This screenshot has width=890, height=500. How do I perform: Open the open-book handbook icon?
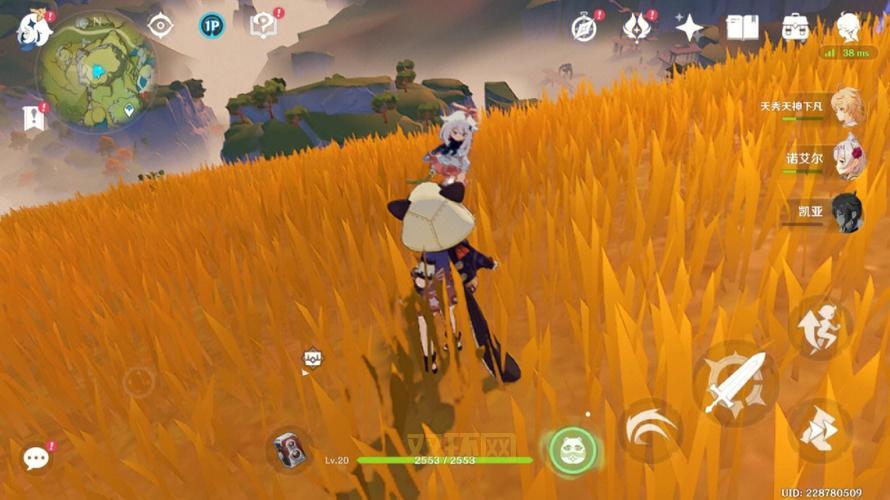point(742,28)
